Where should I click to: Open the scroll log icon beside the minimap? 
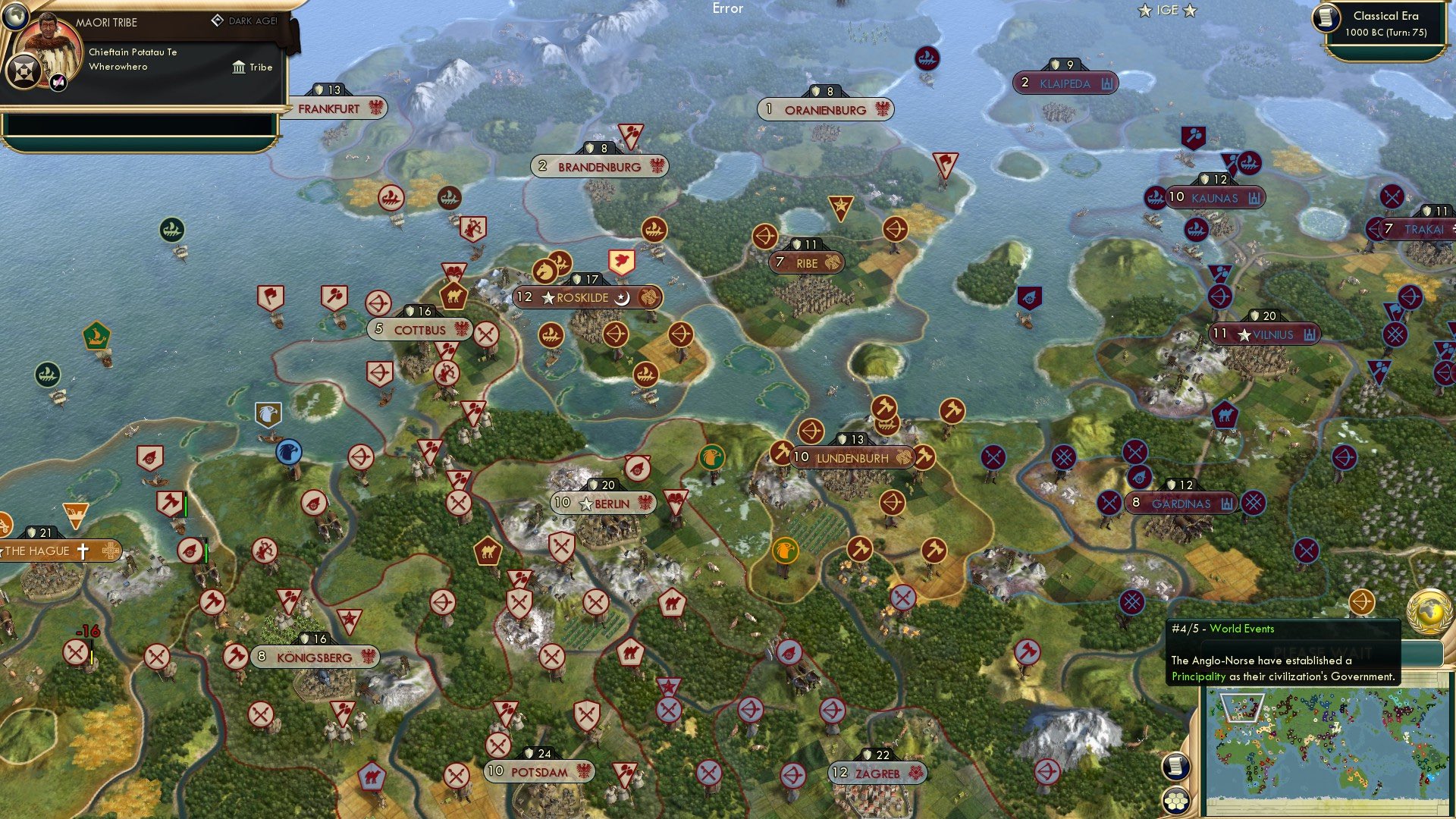1176,767
